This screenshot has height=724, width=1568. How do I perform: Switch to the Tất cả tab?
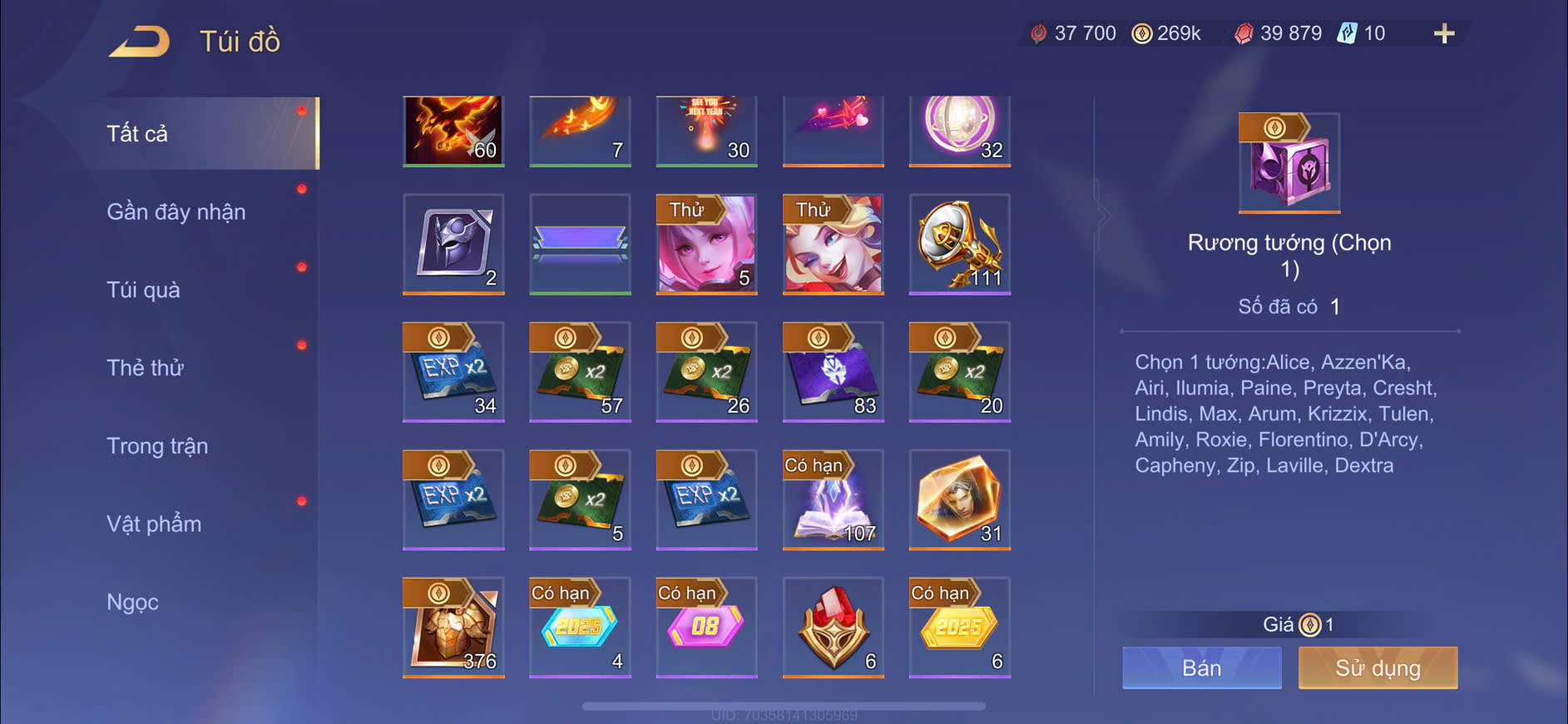click(138, 134)
